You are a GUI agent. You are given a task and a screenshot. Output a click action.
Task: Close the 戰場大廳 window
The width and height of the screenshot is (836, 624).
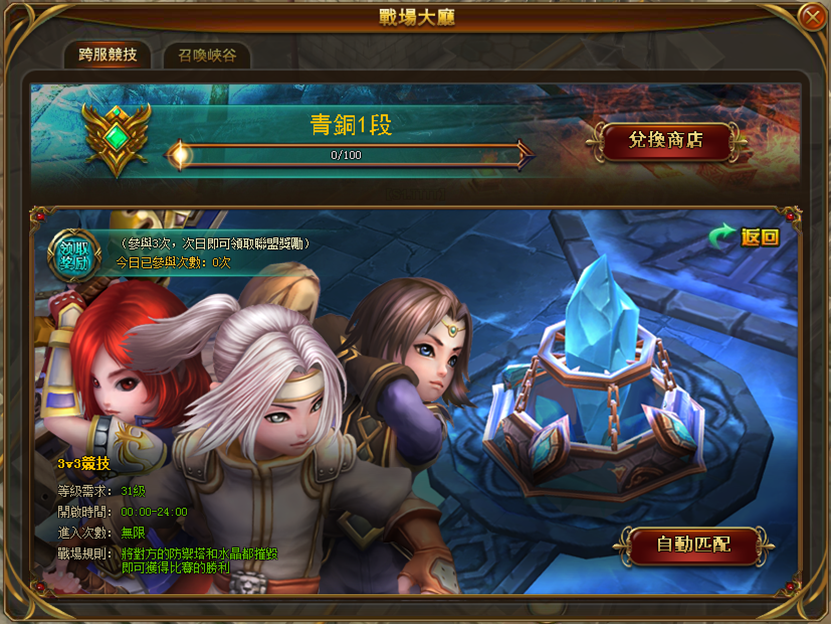pos(810,16)
